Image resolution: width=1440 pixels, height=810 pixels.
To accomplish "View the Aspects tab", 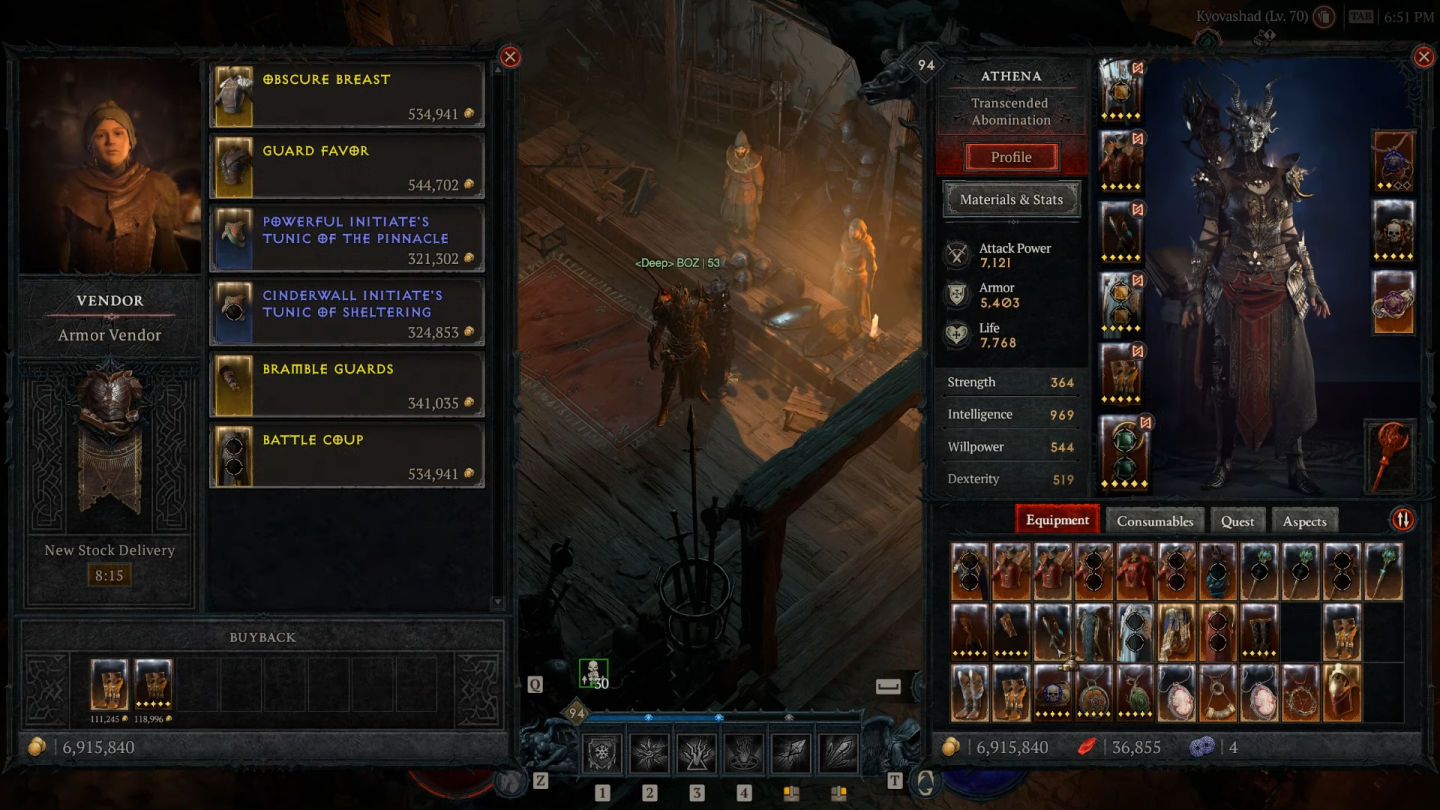I will tap(1304, 521).
